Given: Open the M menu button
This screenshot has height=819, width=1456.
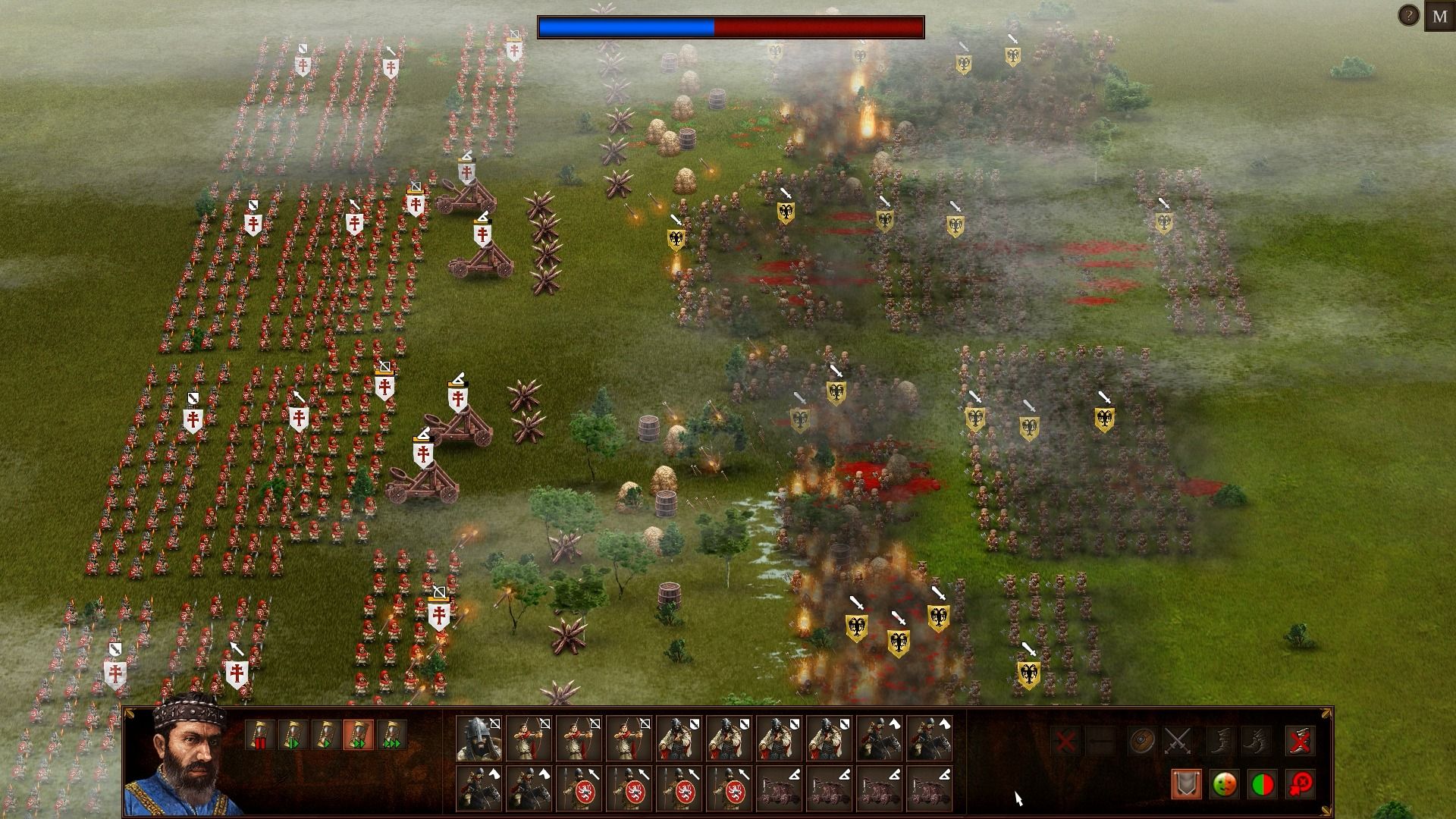Looking at the screenshot, I should [1439, 17].
